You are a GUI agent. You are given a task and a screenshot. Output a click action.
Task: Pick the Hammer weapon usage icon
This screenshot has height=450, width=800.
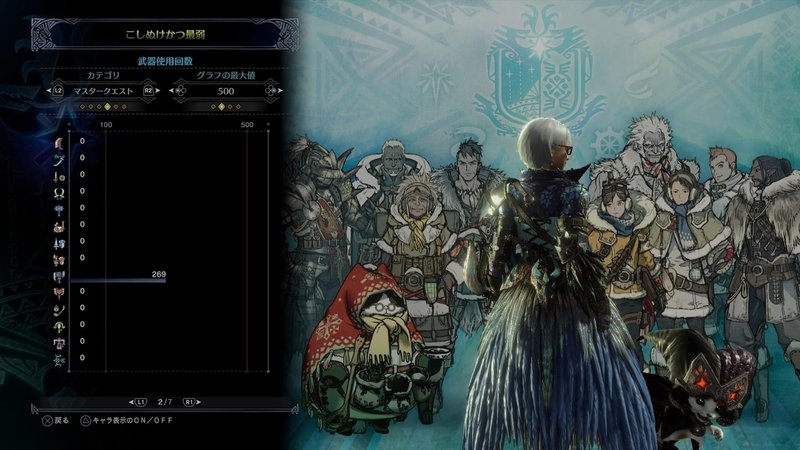pyautogui.click(x=60, y=208)
